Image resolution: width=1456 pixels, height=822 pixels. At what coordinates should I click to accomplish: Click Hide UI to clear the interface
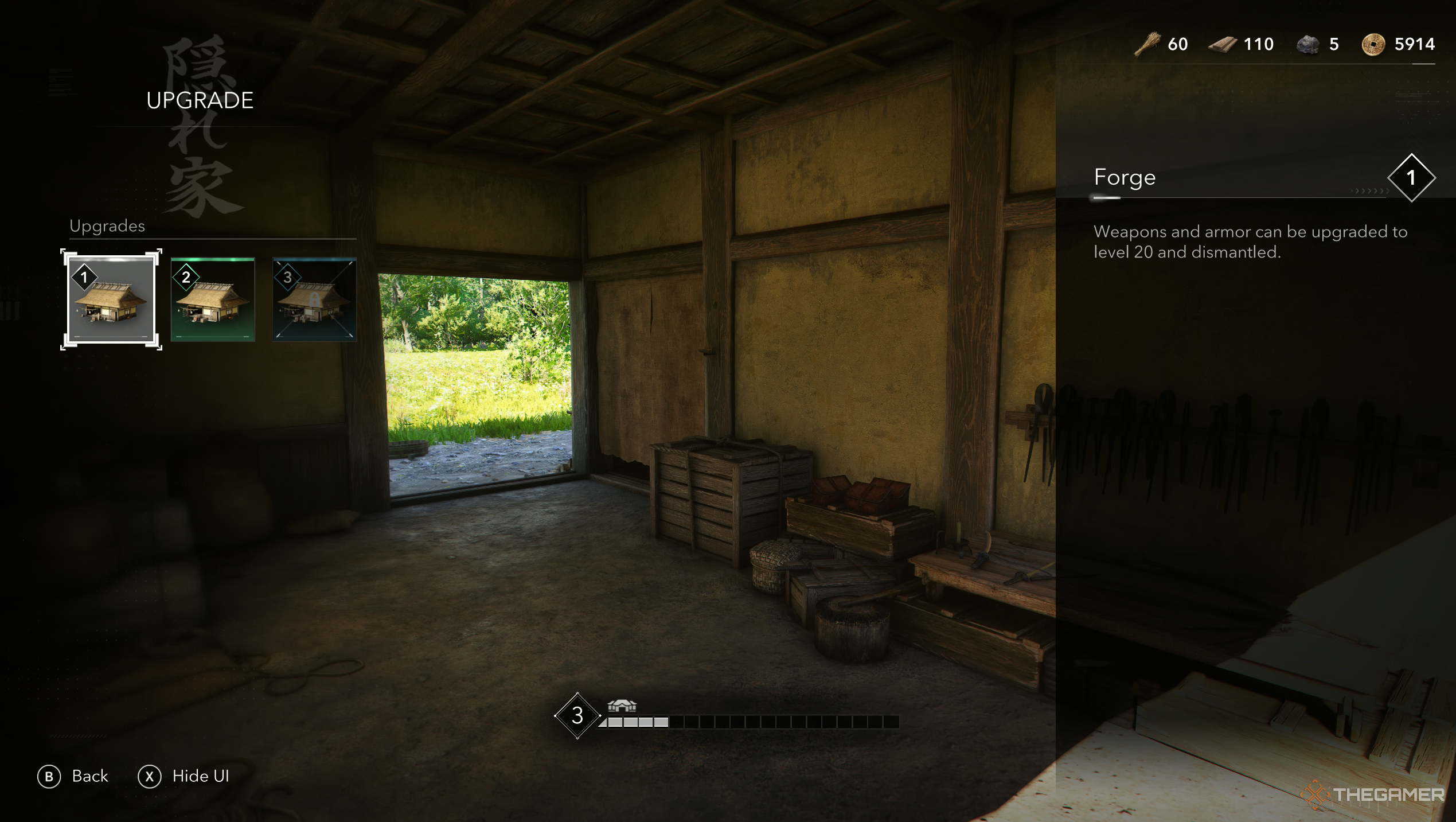pyautogui.click(x=200, y=777)
